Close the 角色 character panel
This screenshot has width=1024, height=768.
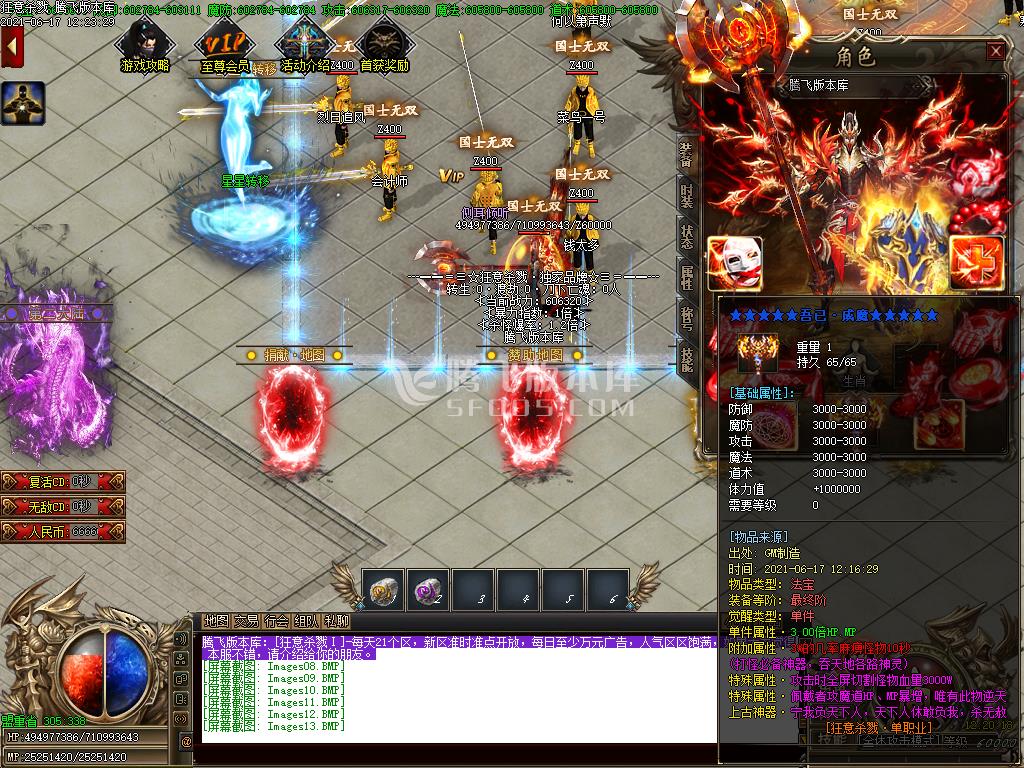(x=995, y=52)
